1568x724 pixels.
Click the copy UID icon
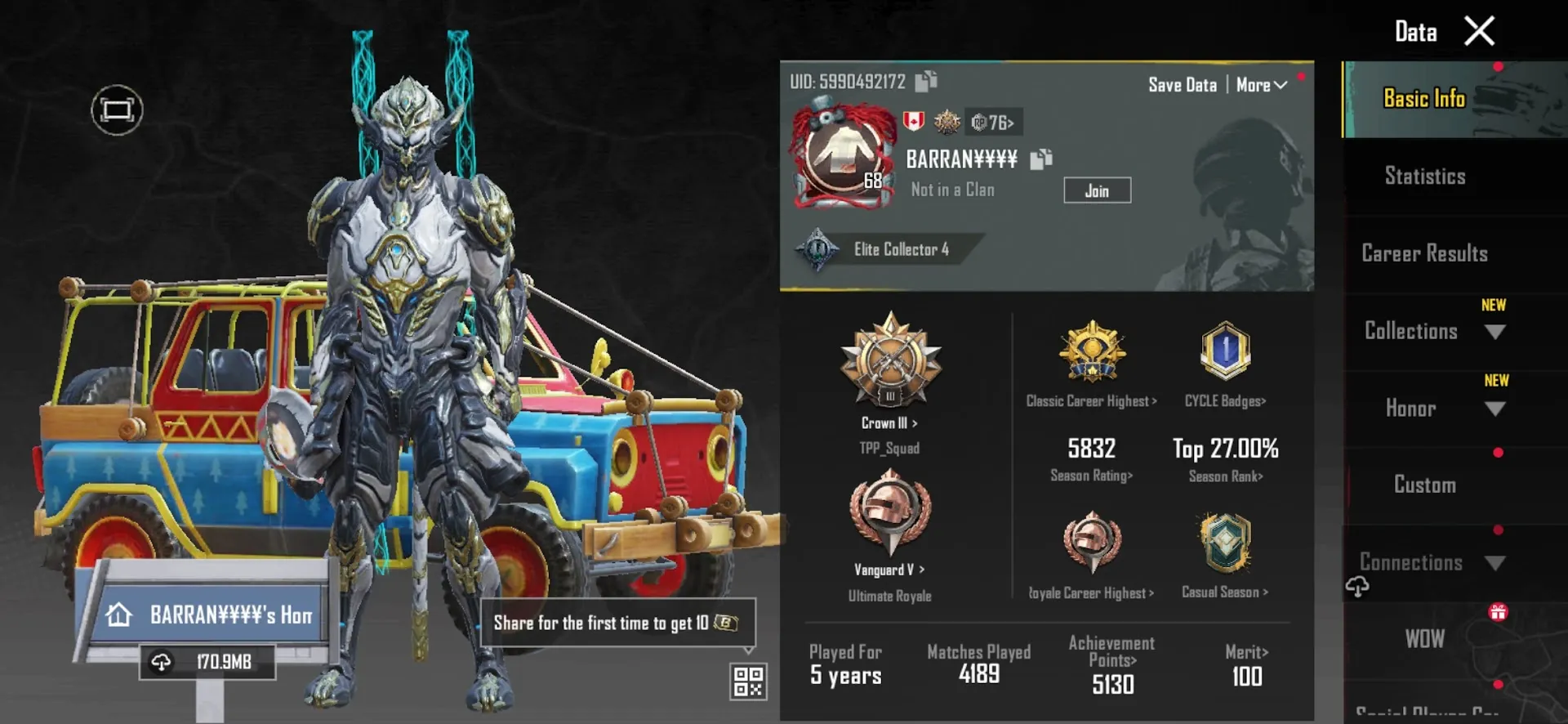[x=926, y=82]
